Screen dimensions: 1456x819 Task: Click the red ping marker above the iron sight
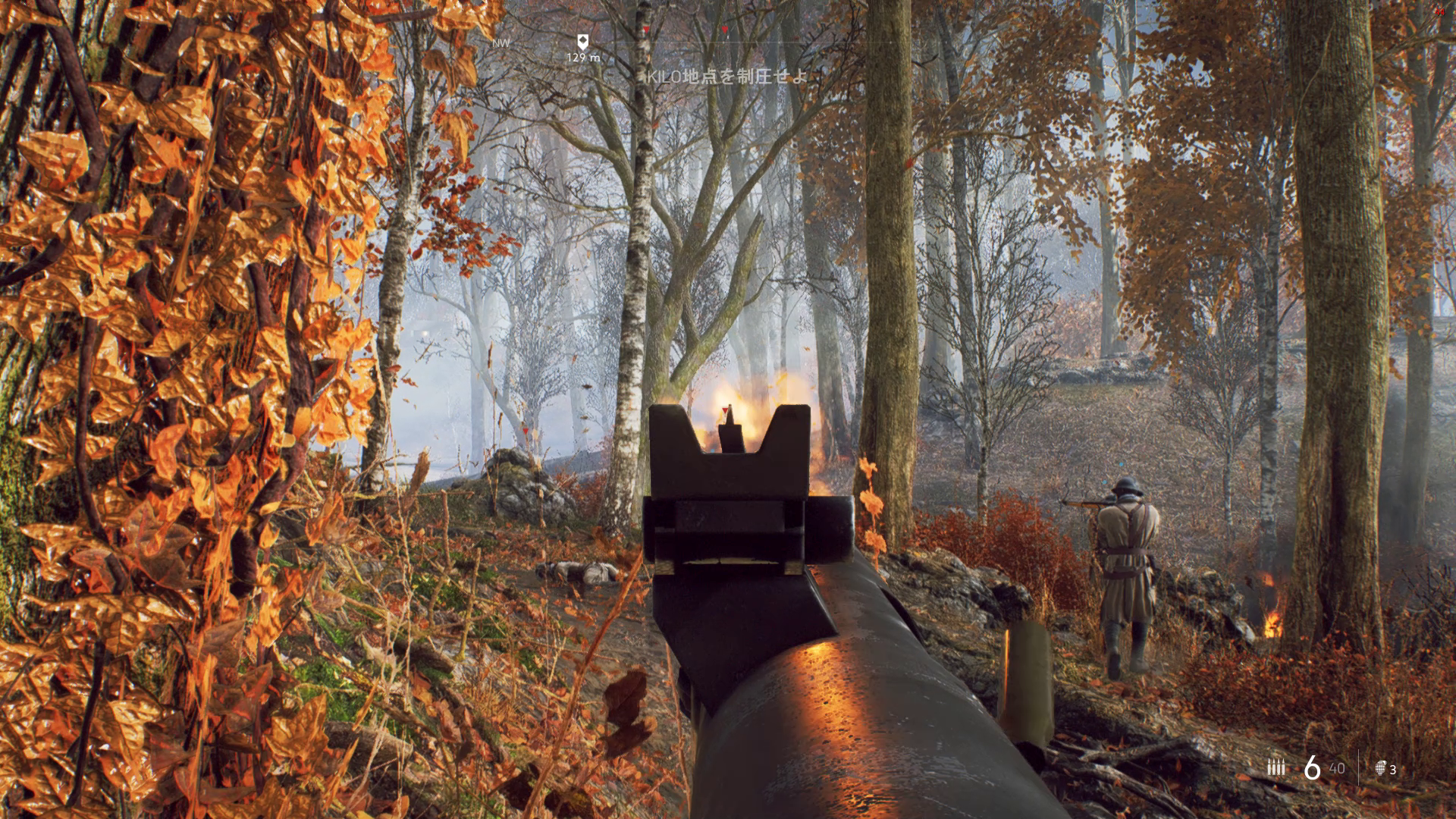click(725, 410)
